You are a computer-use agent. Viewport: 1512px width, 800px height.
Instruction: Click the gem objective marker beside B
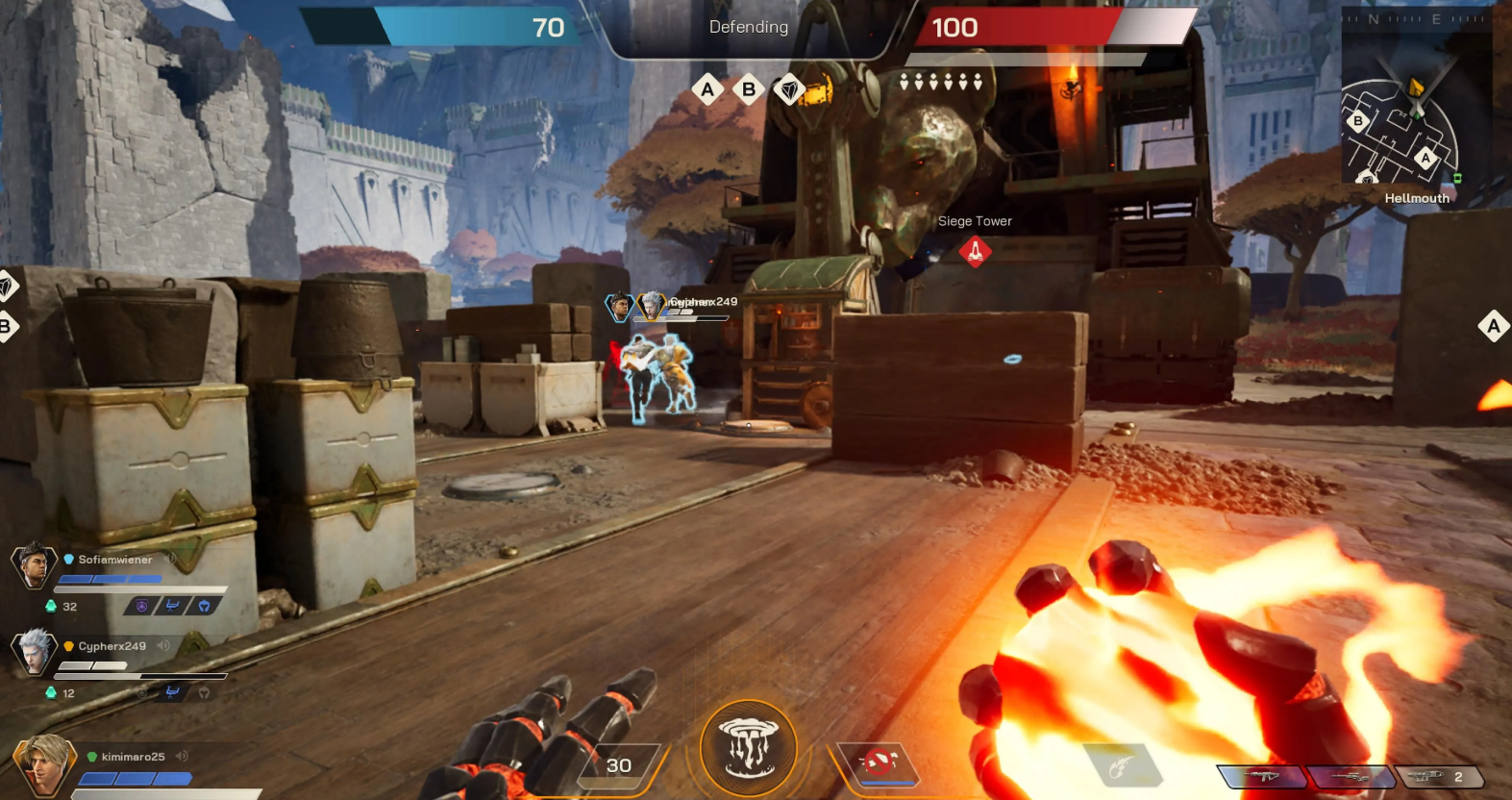coord(790,90)
